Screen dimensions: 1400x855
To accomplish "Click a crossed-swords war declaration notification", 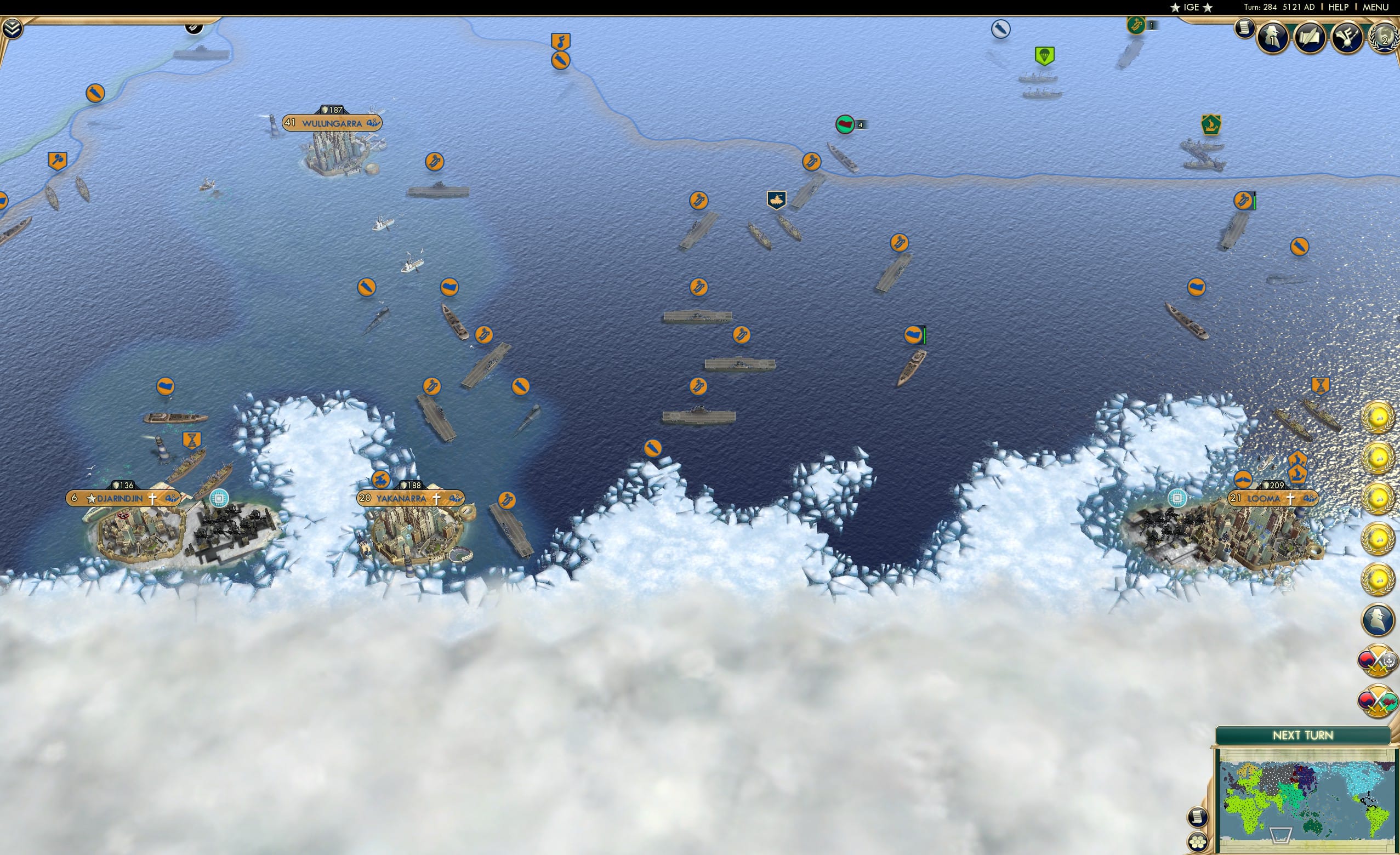I will pos(1378,662).
